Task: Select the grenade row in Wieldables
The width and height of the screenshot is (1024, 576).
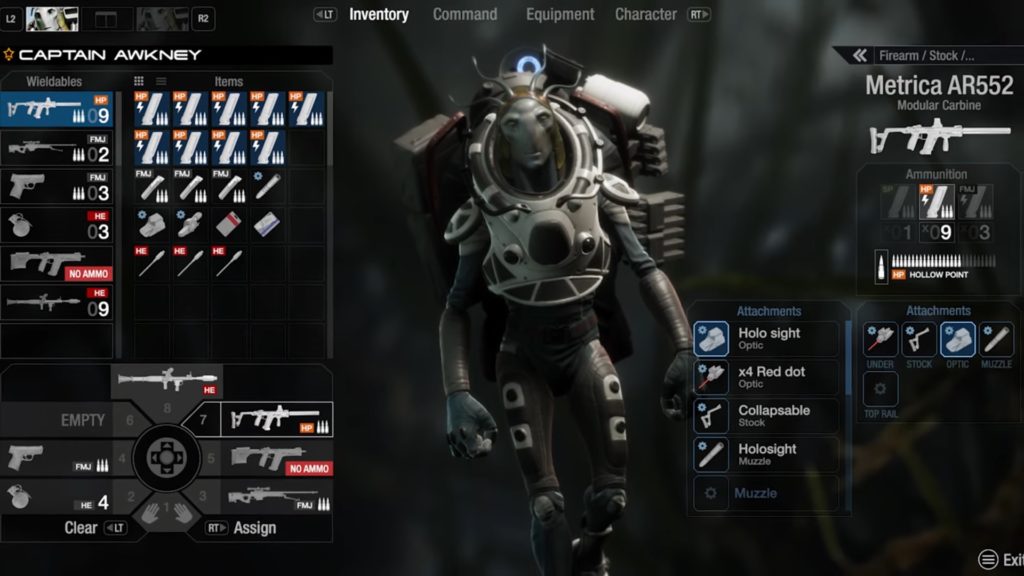Action: (57, 226)
